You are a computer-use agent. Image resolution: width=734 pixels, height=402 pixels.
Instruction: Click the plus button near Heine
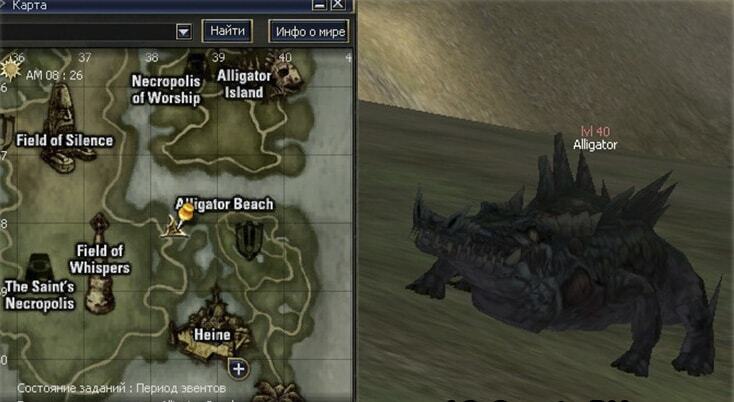[239, 369]
